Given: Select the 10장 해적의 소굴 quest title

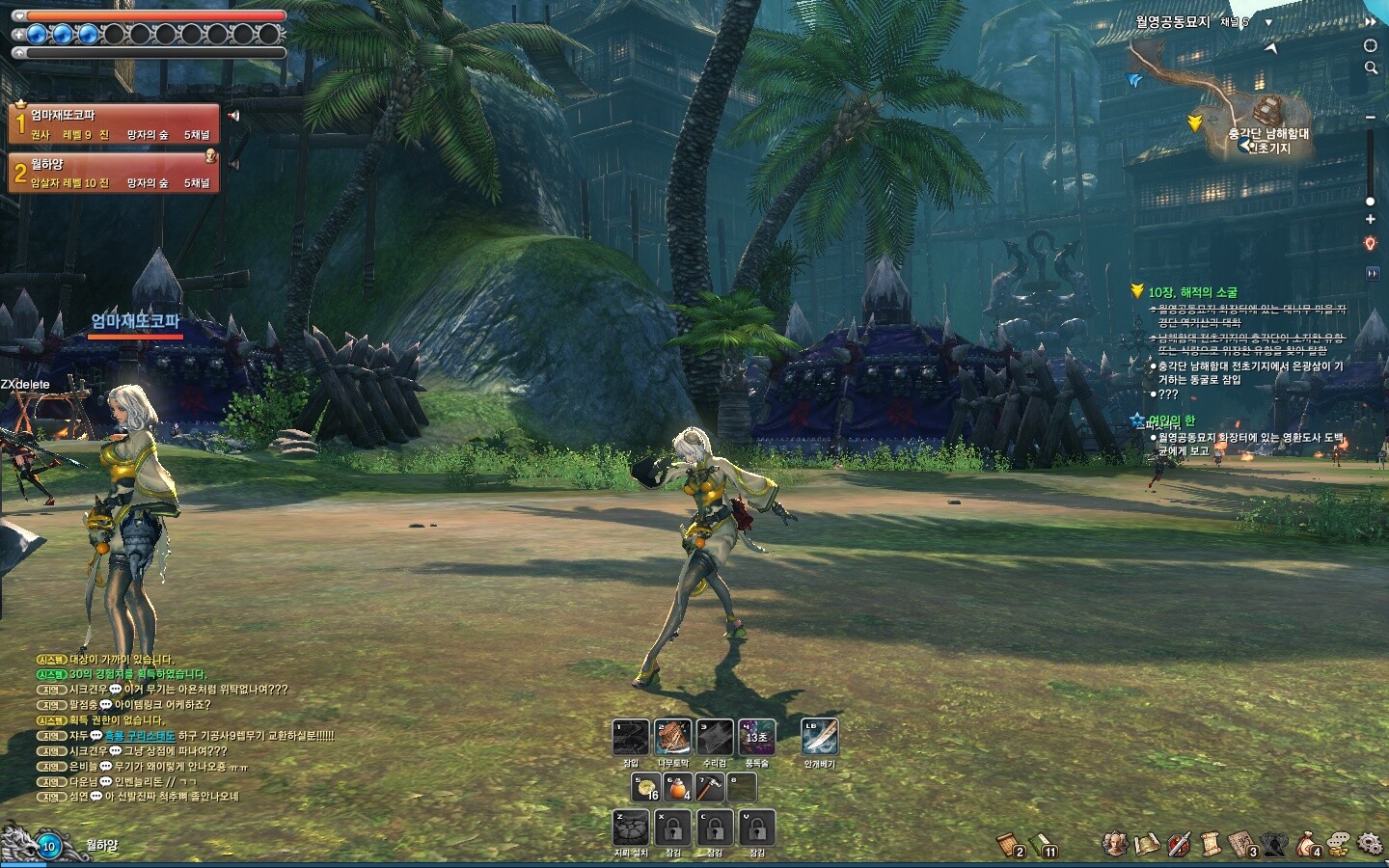Looking at the screenshot, I should tap(1192, 292).
